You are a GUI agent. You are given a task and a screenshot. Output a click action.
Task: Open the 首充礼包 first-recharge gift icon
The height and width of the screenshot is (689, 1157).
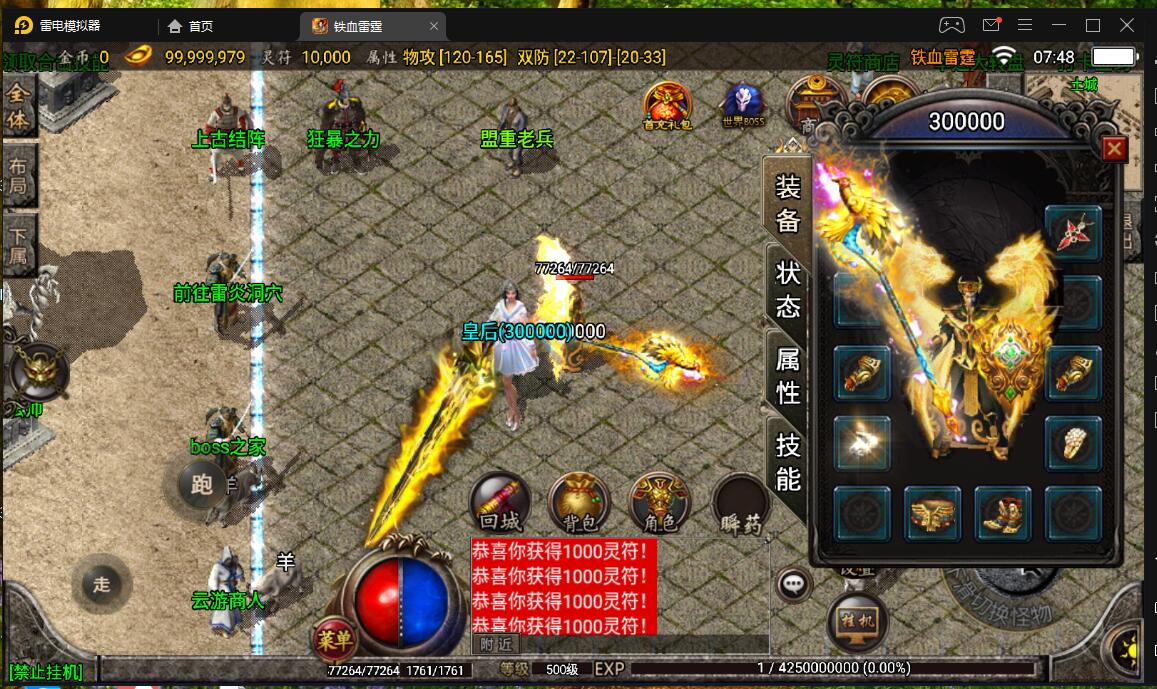point(667,105)
